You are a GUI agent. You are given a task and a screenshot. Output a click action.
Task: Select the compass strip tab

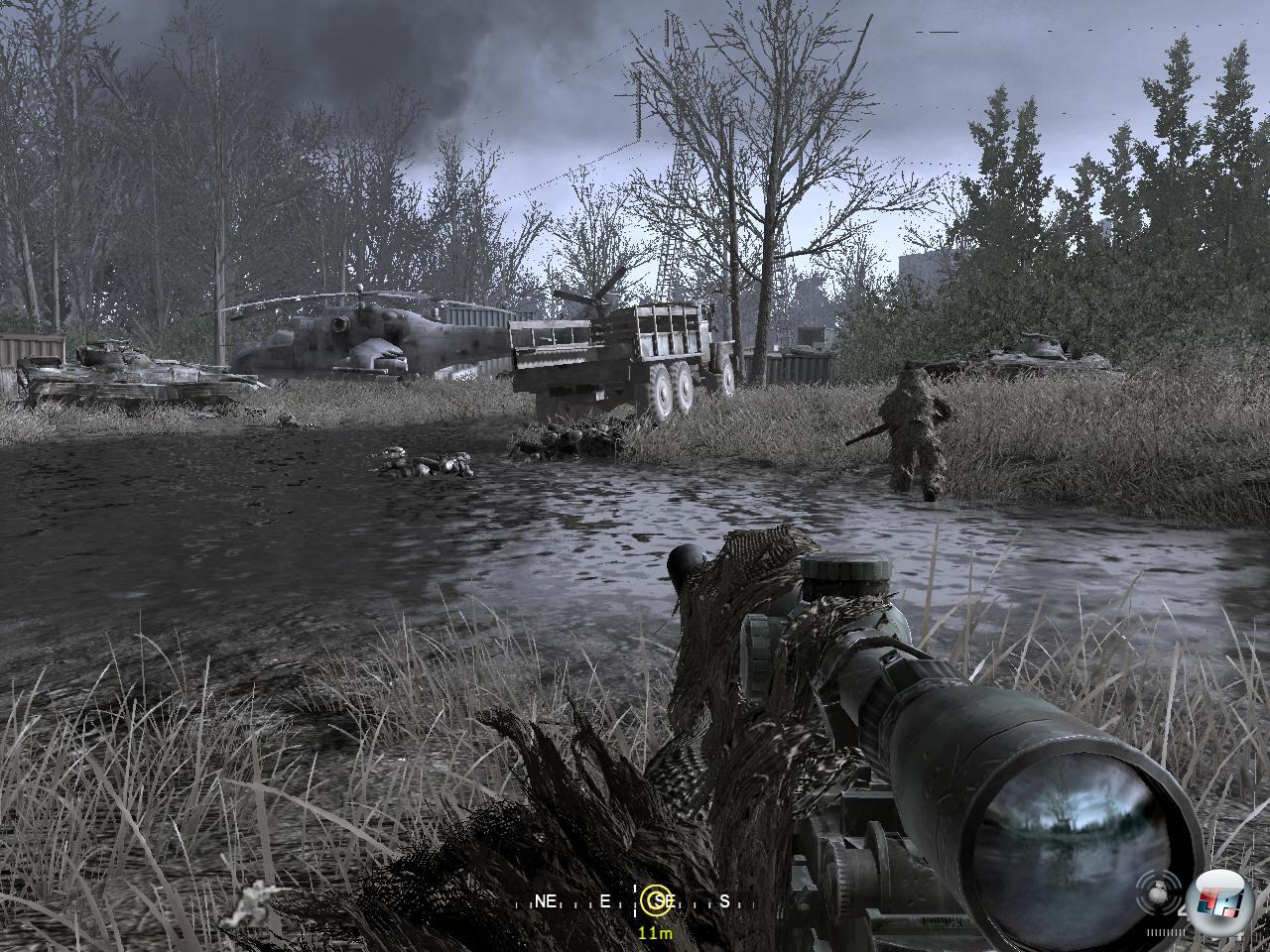[x=635, y=902]
